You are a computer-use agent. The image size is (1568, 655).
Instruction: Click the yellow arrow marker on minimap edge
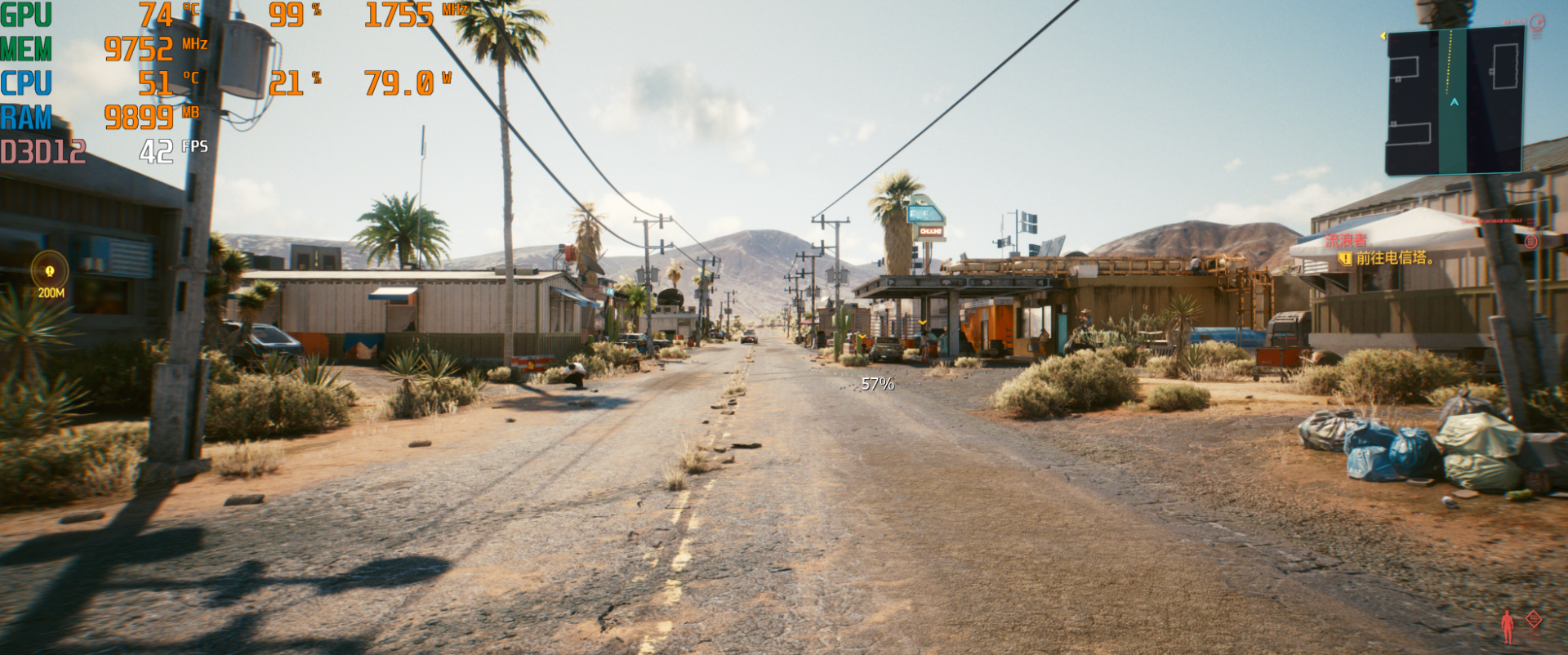(1383, 36)
